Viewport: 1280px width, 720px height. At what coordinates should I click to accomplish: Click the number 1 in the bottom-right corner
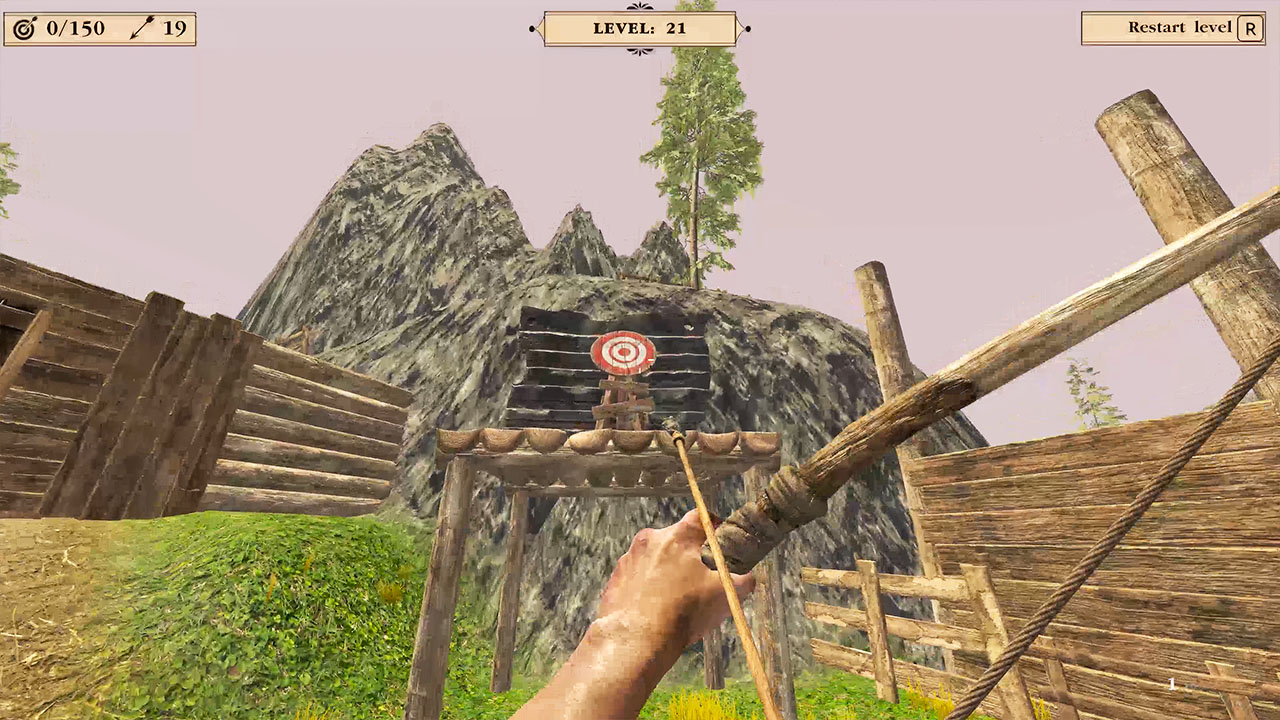click(x=1170, y=683)
